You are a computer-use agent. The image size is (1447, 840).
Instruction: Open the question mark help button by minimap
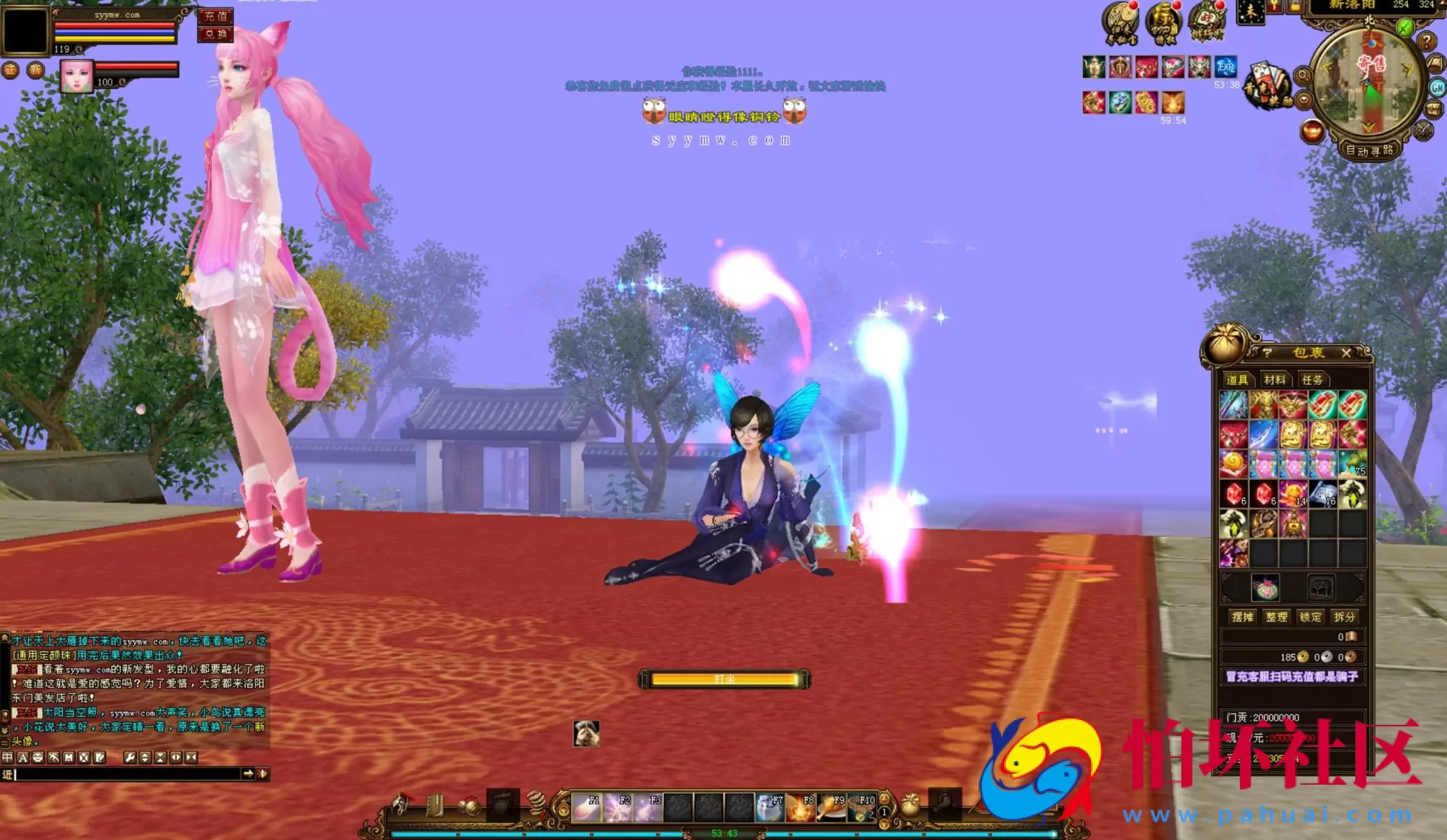[1427, 42]
